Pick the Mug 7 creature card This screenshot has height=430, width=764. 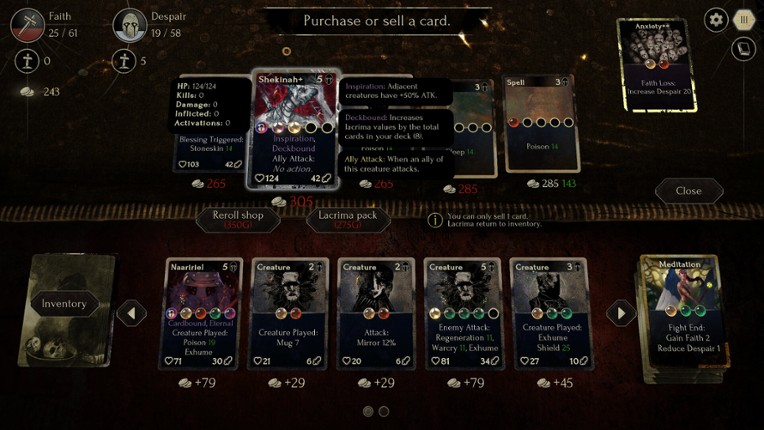pos(290,314)
